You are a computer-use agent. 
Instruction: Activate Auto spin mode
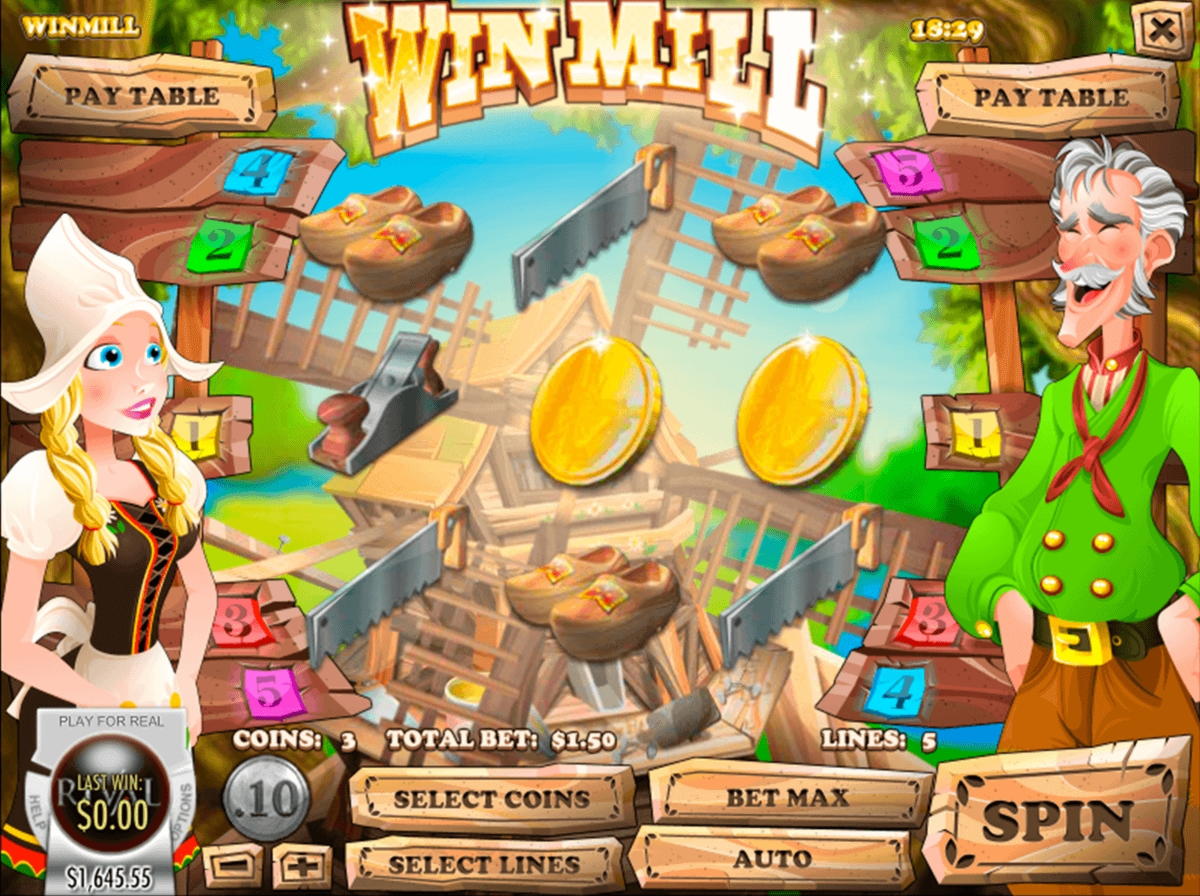pyautogui.click(x=772, y=859)
